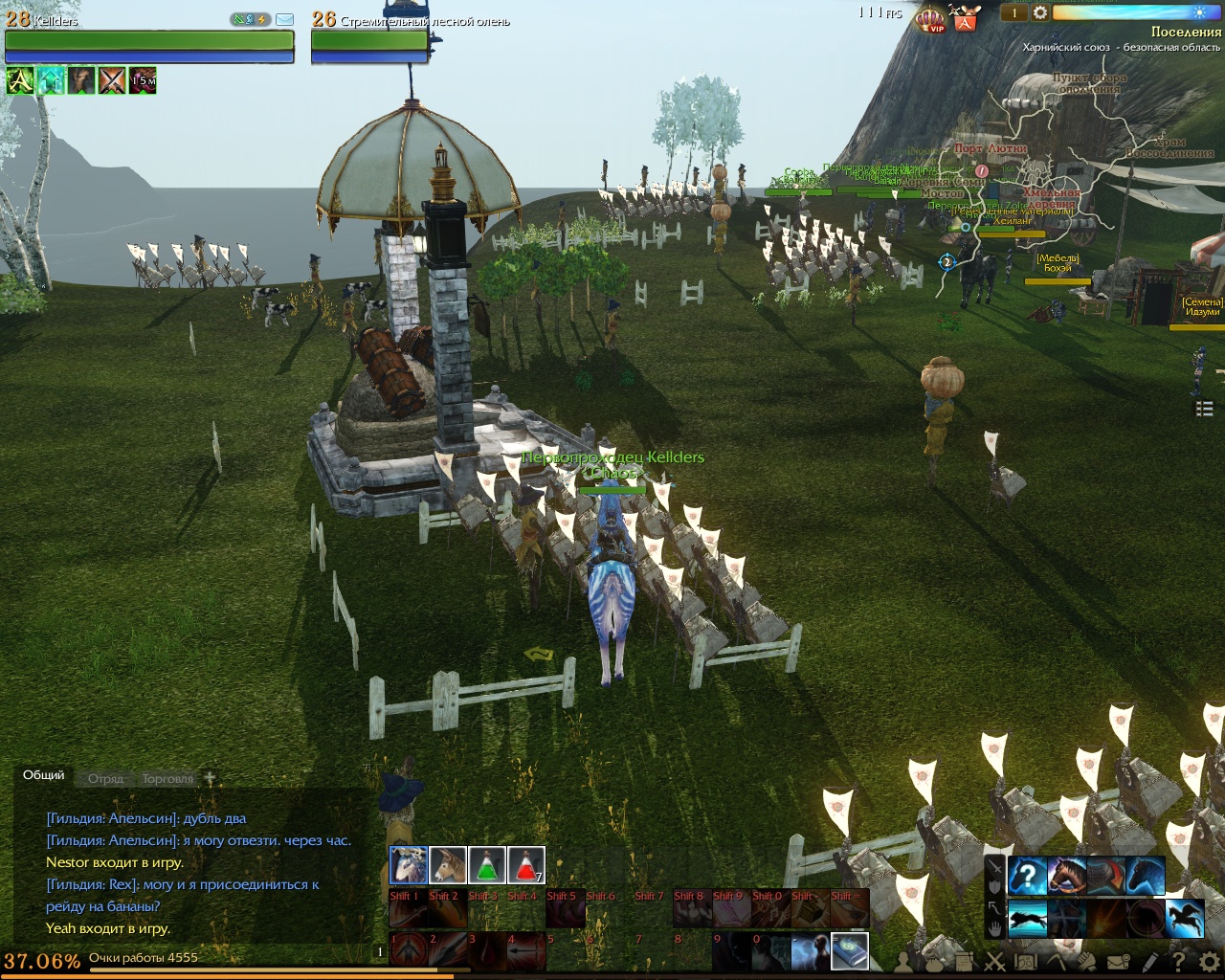
Task: Activate the blue book skill slot
Action: point(850,950)
